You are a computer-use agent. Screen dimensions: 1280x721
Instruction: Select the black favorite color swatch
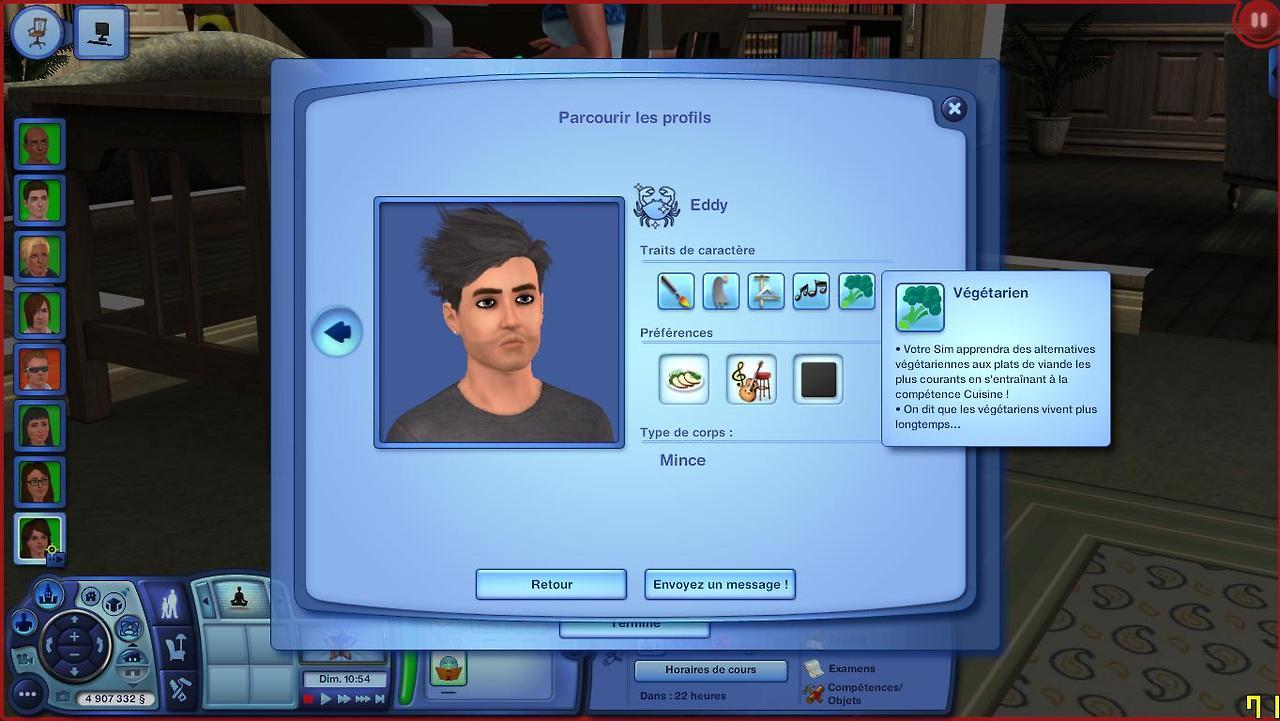818,380
